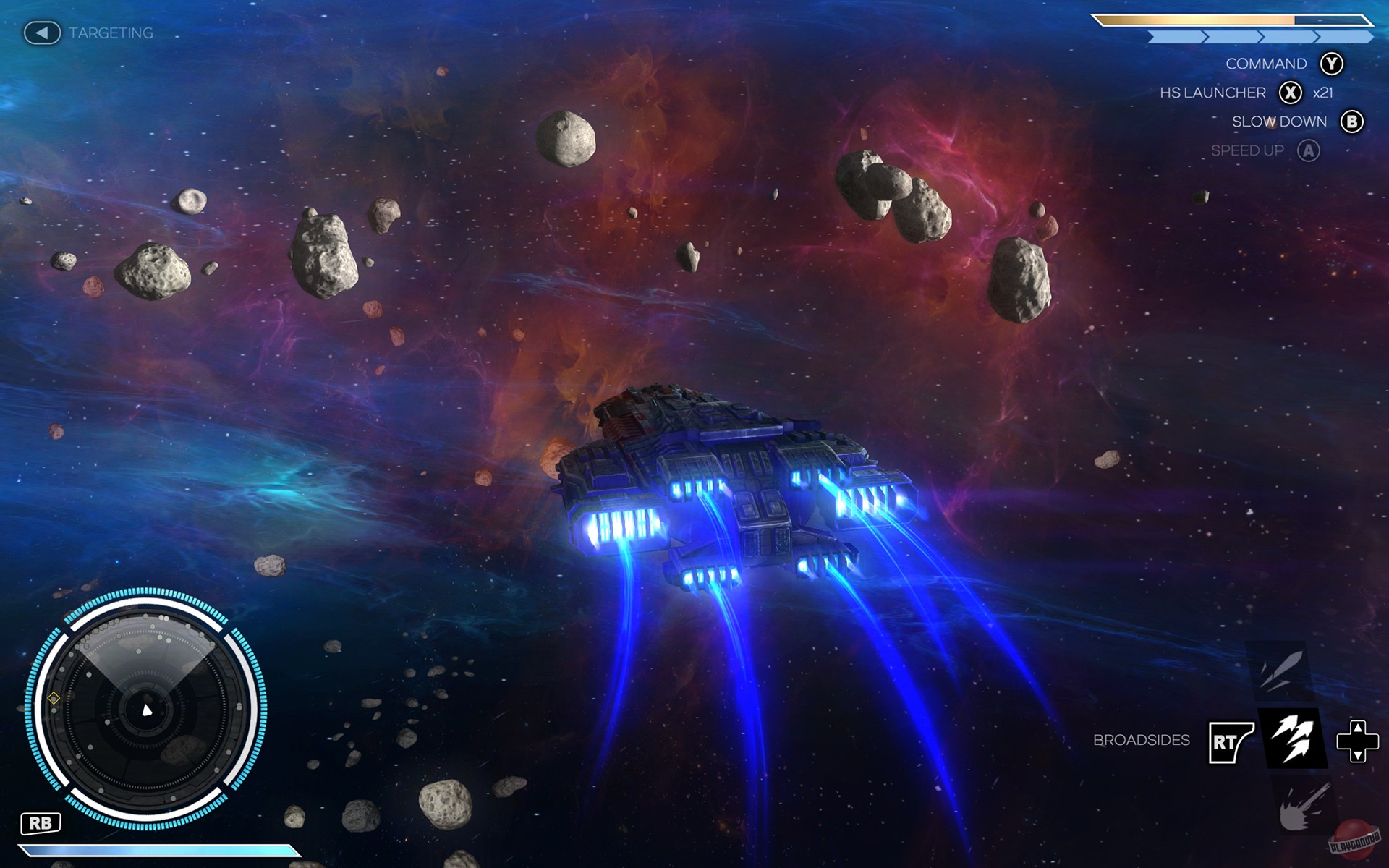Open the Command menu option
The height and width of the screenshot is (868, 1389).
(x=1266, y=63)
